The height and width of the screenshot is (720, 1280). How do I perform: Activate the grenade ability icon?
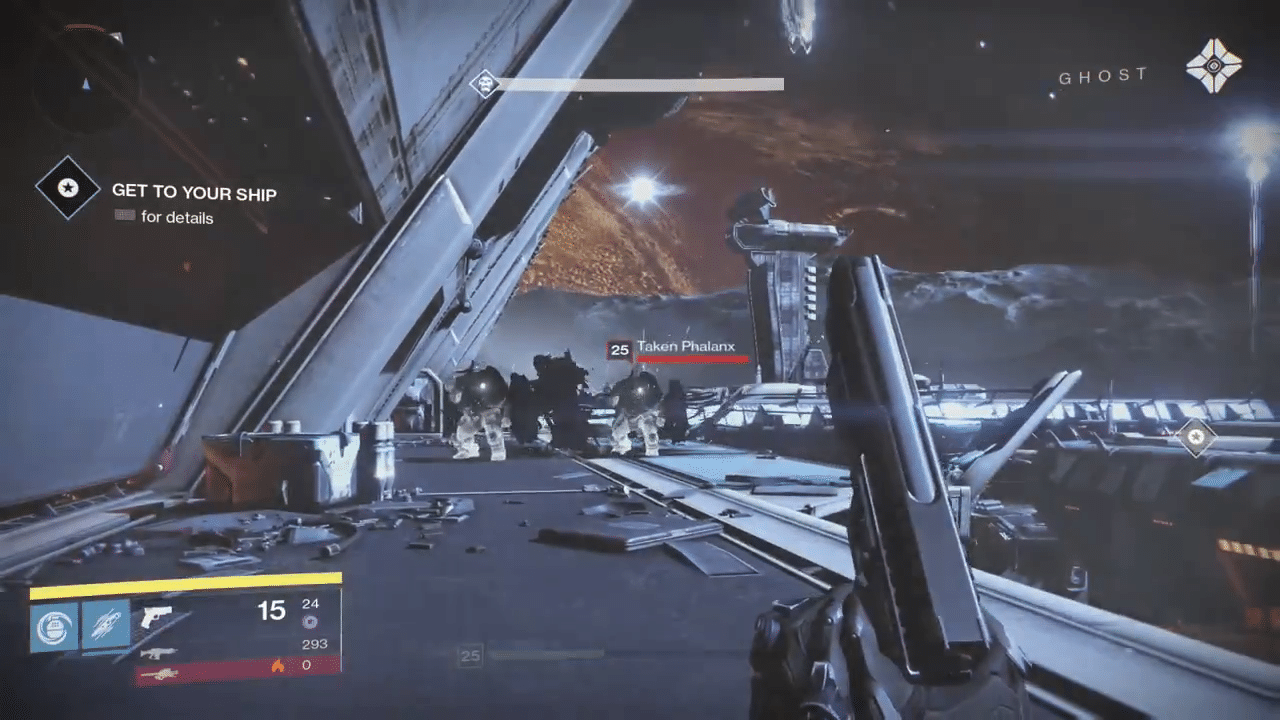[x=54, y=627]
